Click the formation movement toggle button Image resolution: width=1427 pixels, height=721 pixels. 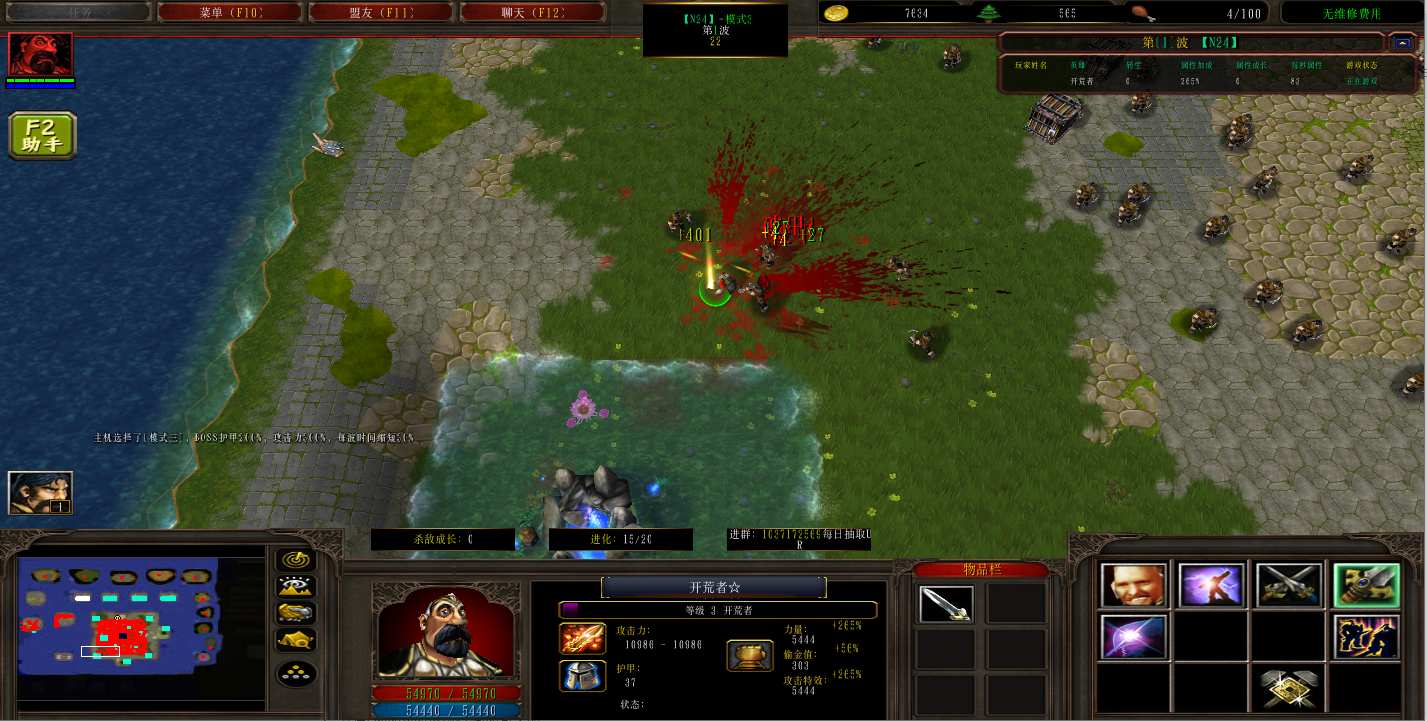[x=296, y=673]
